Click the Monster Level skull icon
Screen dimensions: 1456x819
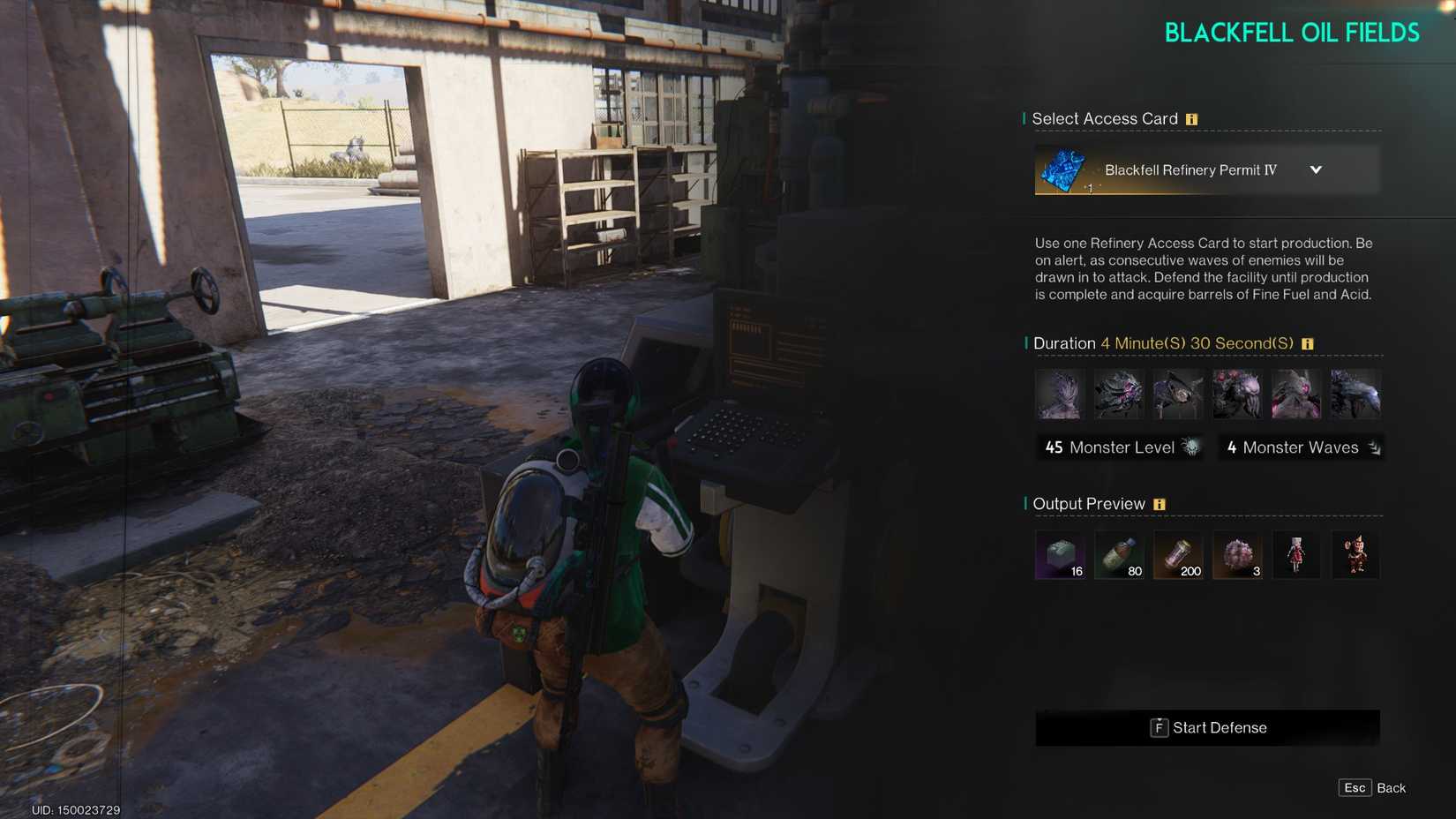pos(1189,447)
